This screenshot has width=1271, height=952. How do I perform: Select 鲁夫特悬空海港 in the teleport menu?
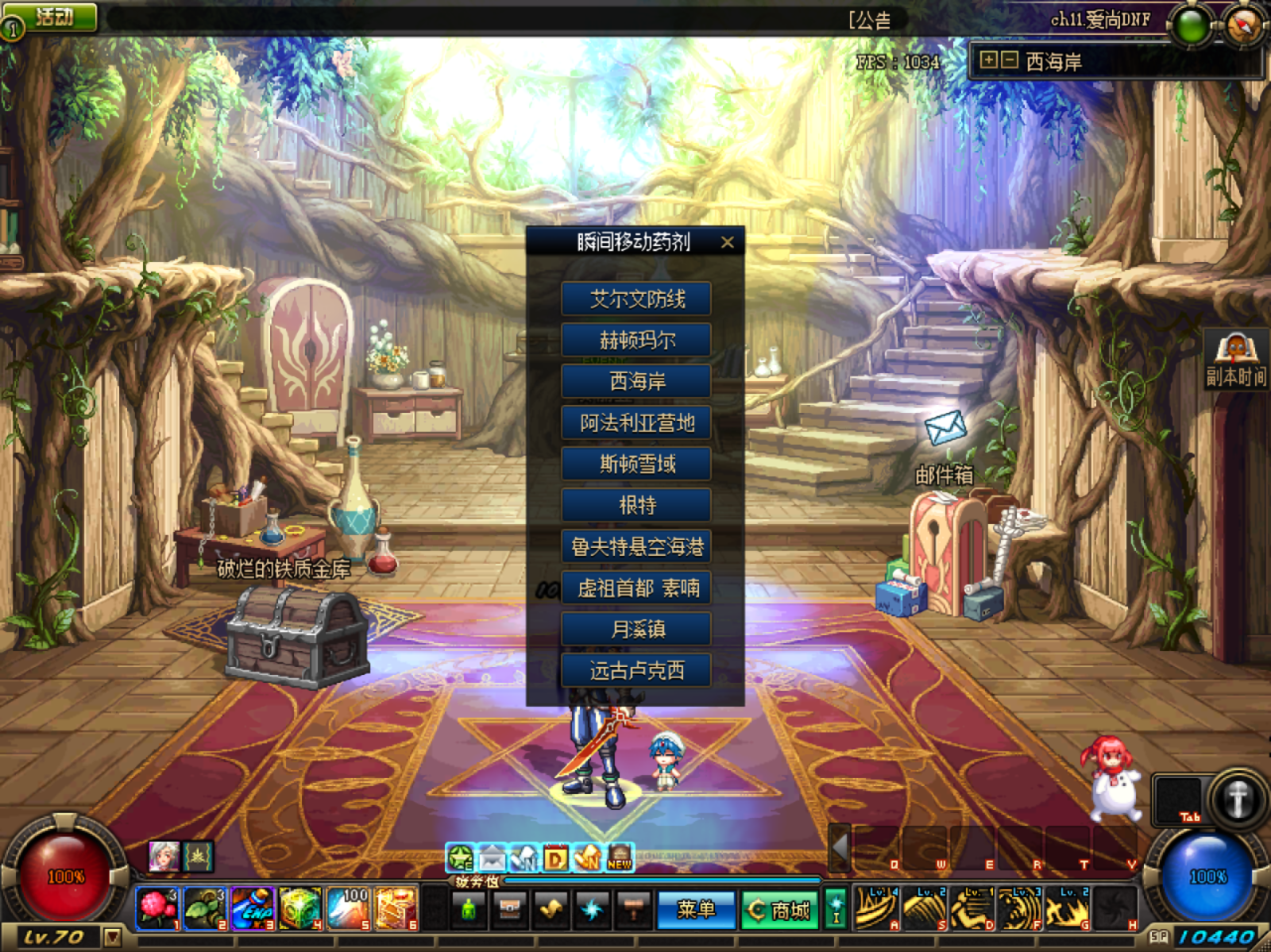click(636, 547)
